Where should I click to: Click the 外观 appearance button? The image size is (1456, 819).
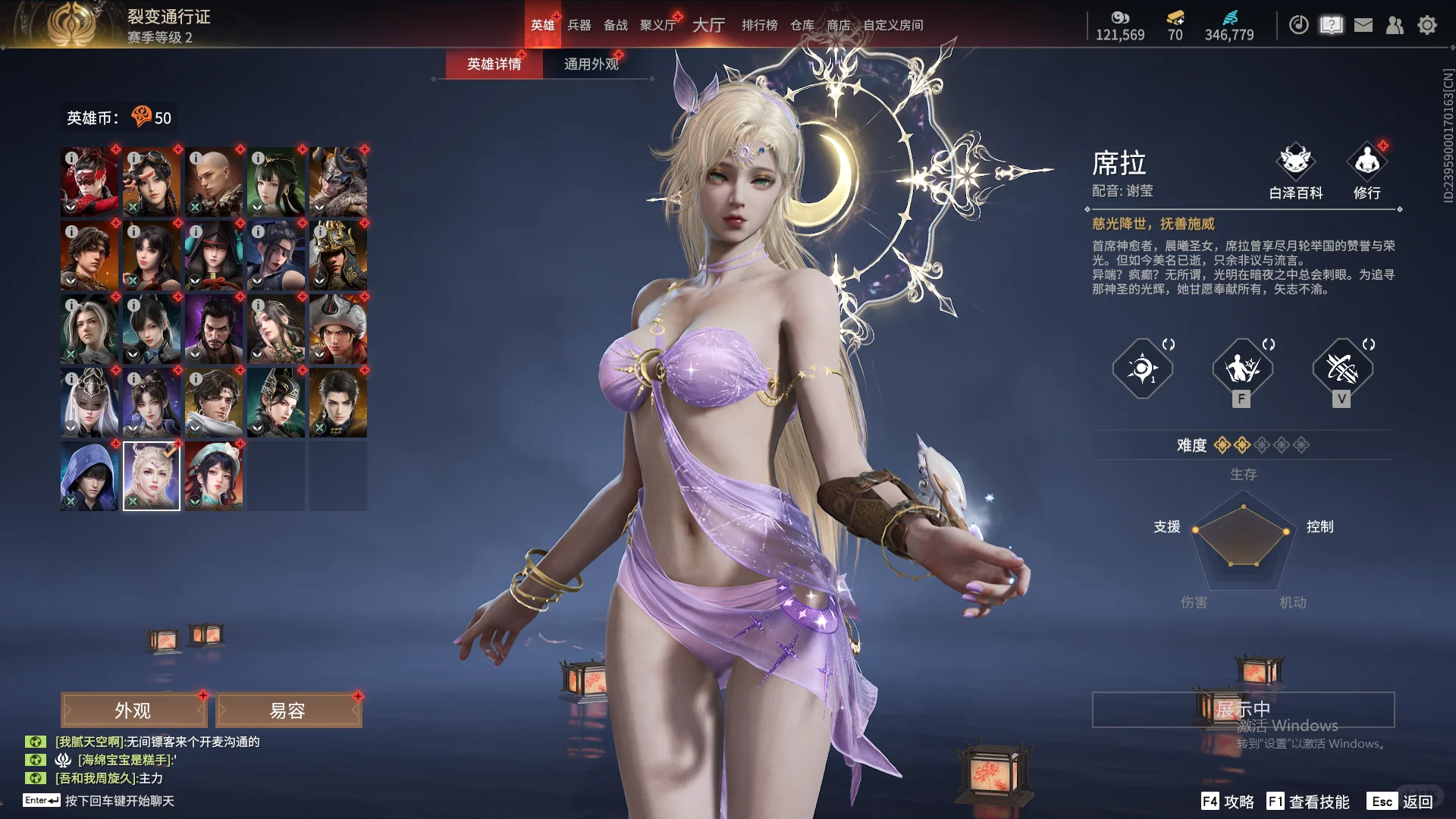(x=133, y=710)
